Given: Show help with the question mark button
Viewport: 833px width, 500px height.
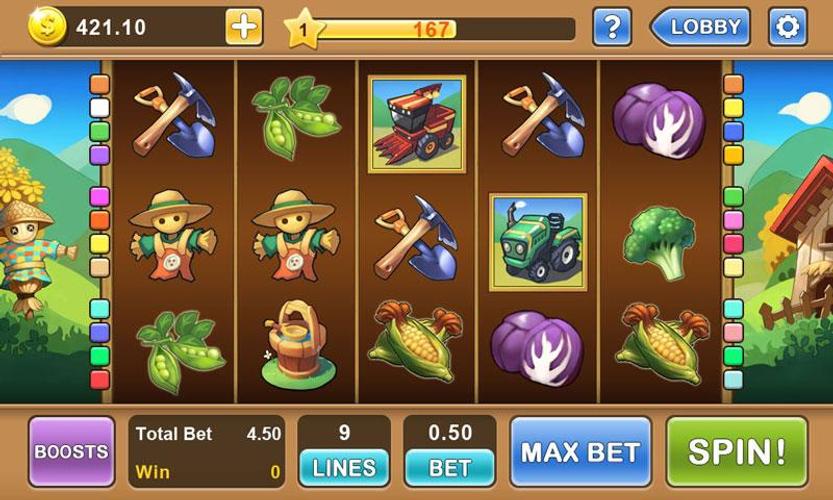Looking at the screenshot, I should click(612, 27).
